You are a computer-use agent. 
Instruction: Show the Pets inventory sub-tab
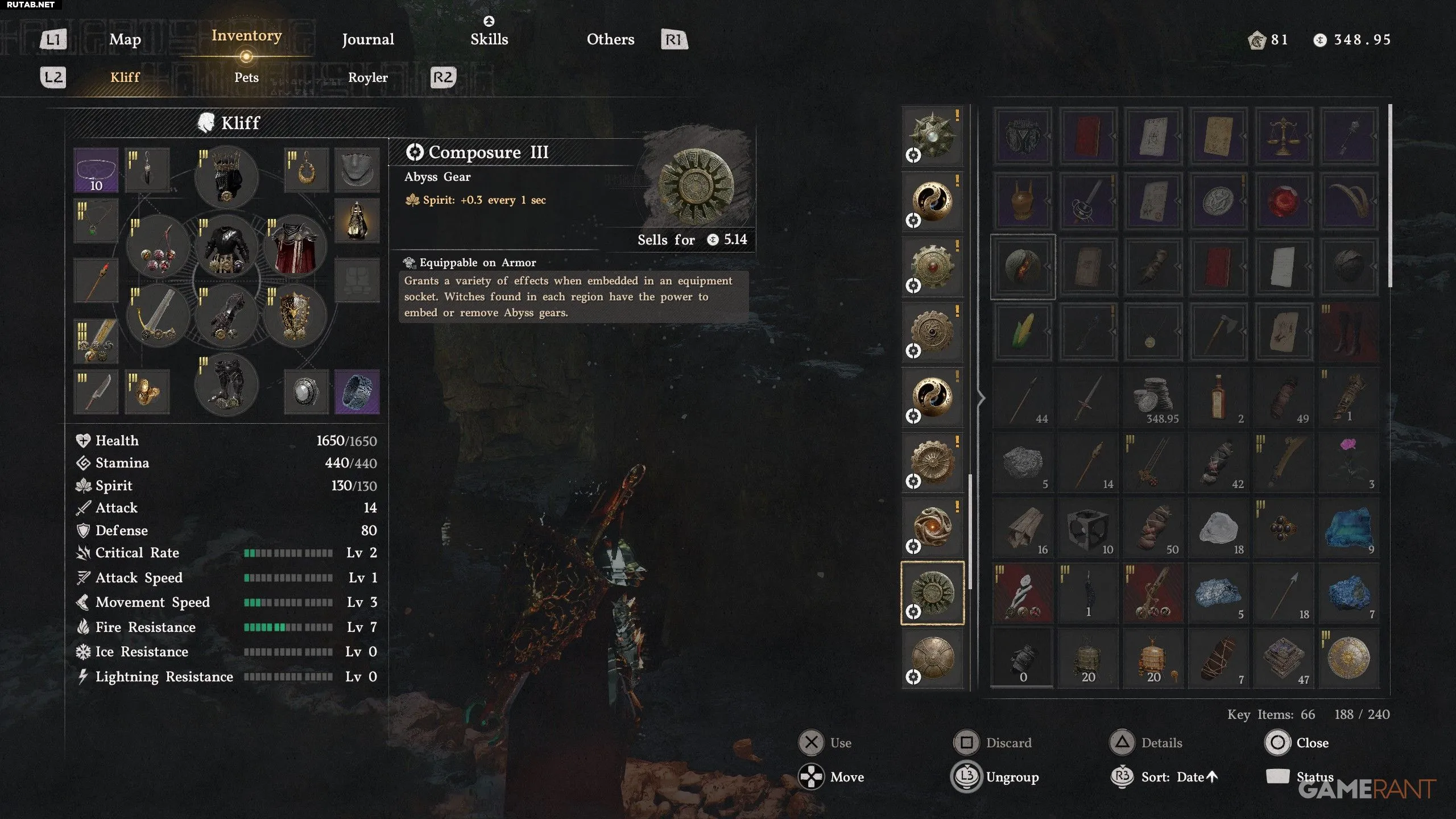[246, 77]
